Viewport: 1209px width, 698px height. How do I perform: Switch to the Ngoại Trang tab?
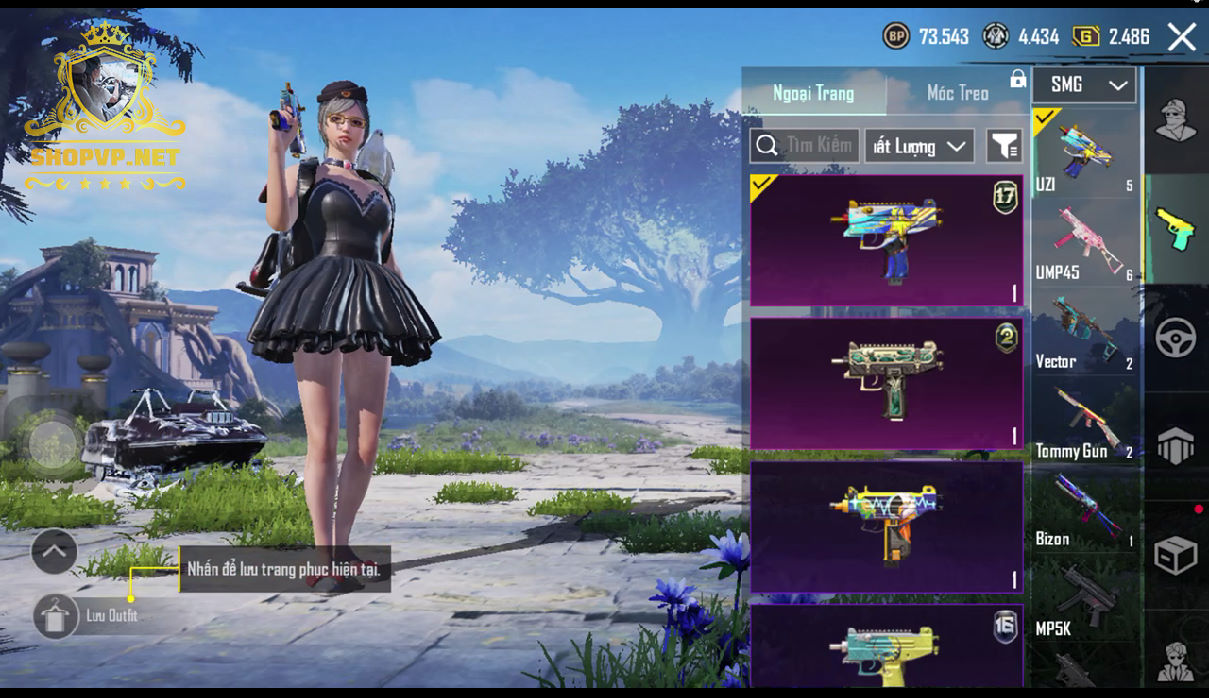(x=813, y=93)
